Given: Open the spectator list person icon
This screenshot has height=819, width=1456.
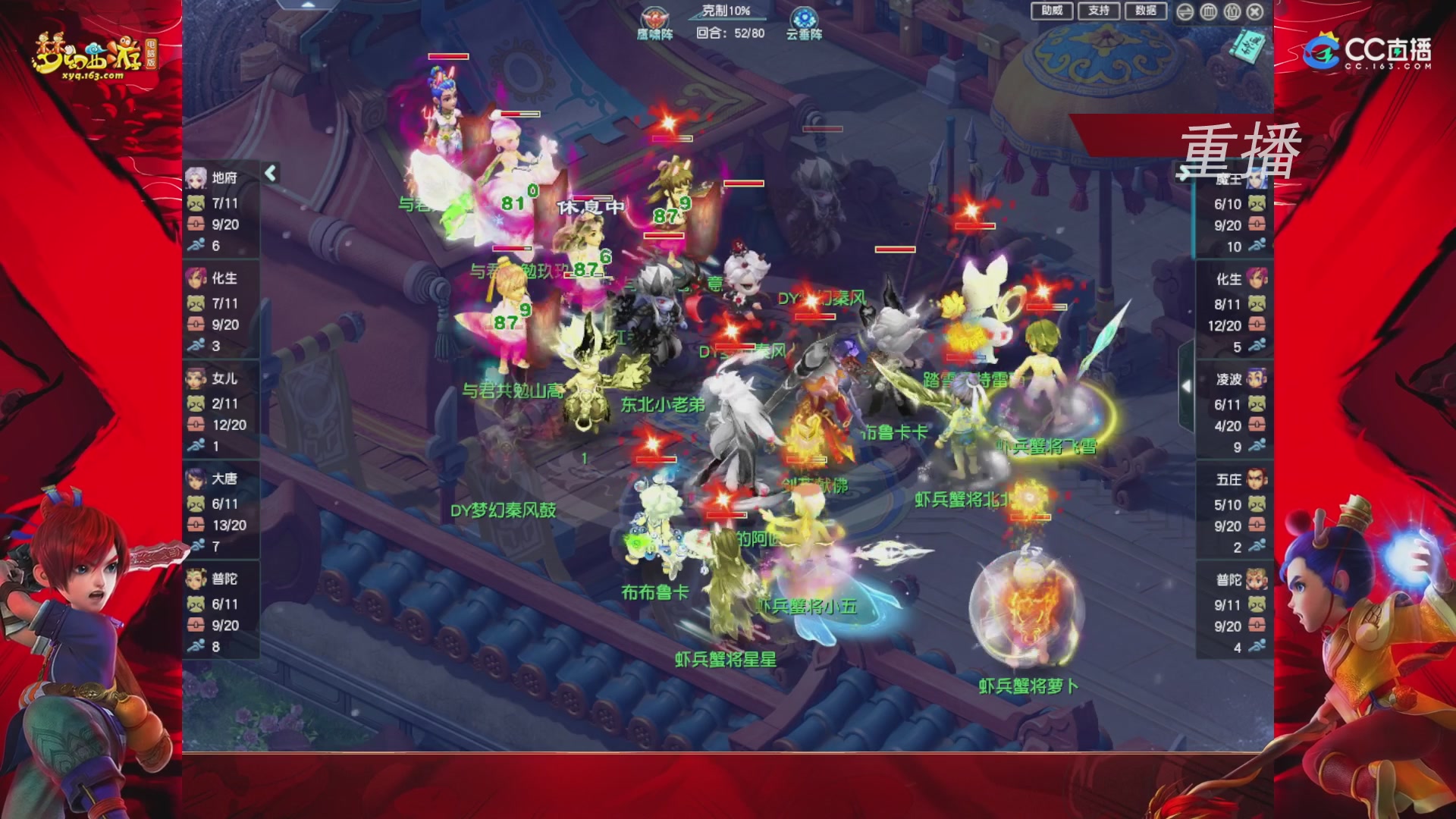Looking at the screenshot, I should pyautogui.click(x=1232, y=12).
